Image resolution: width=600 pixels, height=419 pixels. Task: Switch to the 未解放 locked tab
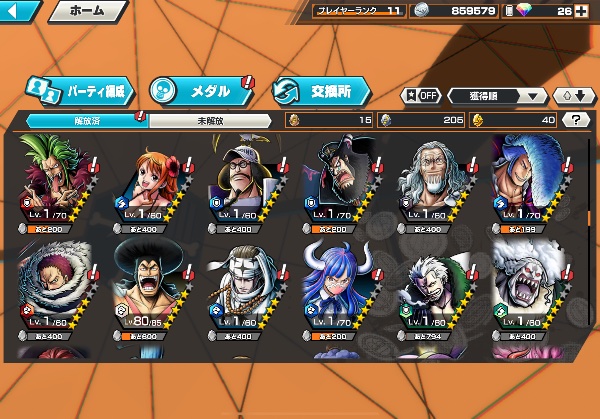pyautogui.click(x=210, y=120)
